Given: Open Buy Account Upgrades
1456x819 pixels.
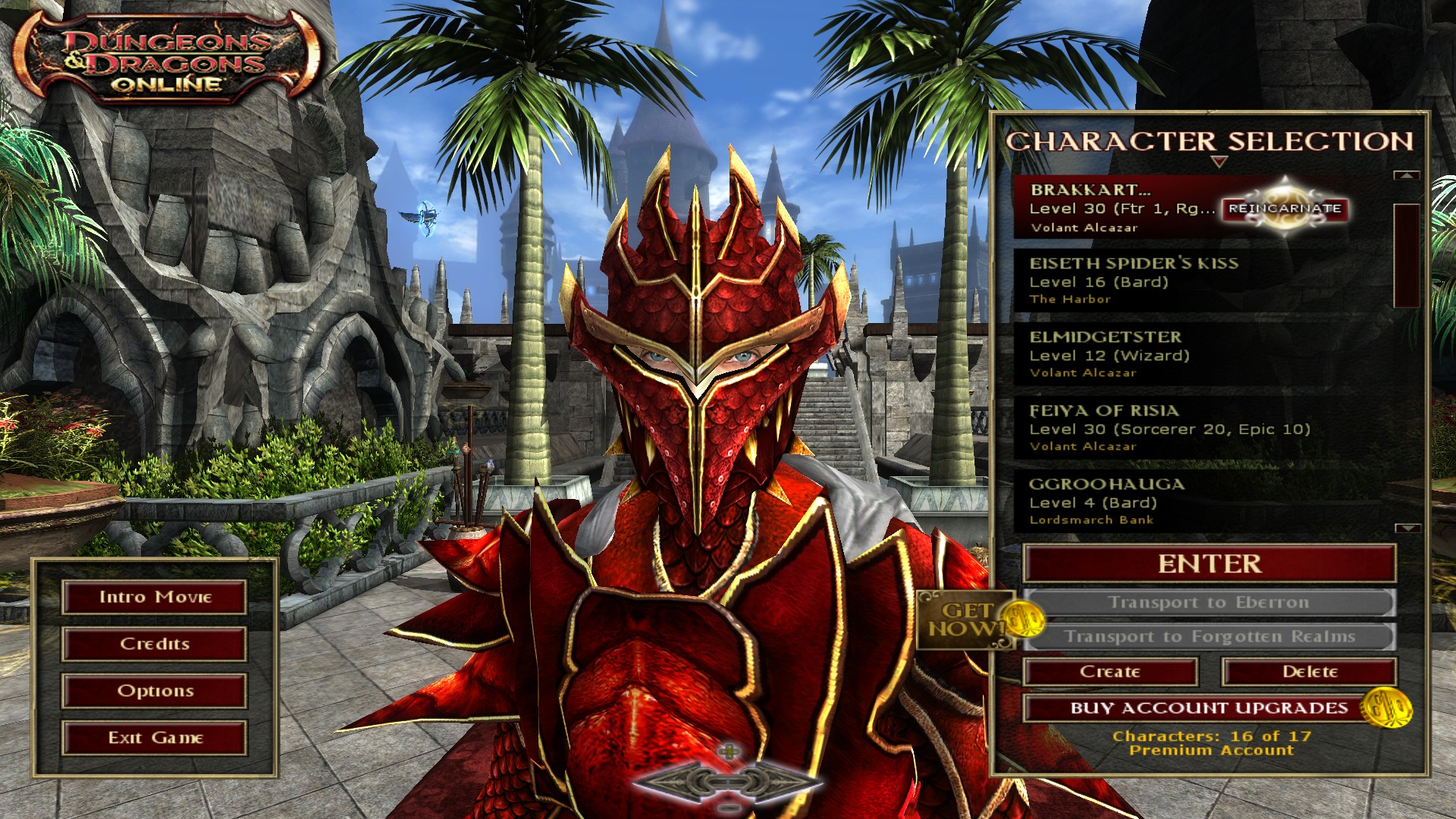Looking at the screenshot, I should 1210,708.
